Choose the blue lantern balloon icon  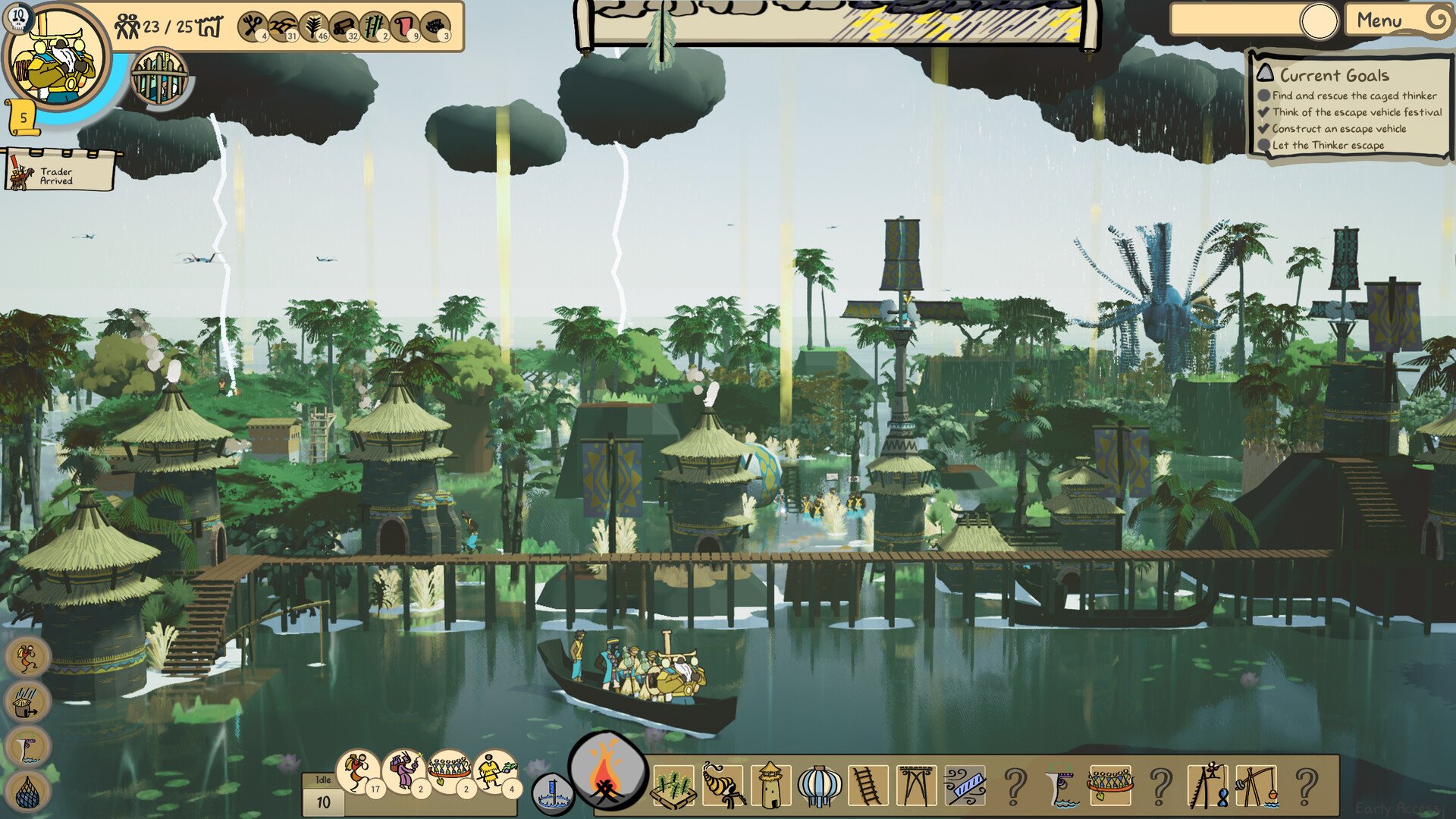(x=819, y=786)
